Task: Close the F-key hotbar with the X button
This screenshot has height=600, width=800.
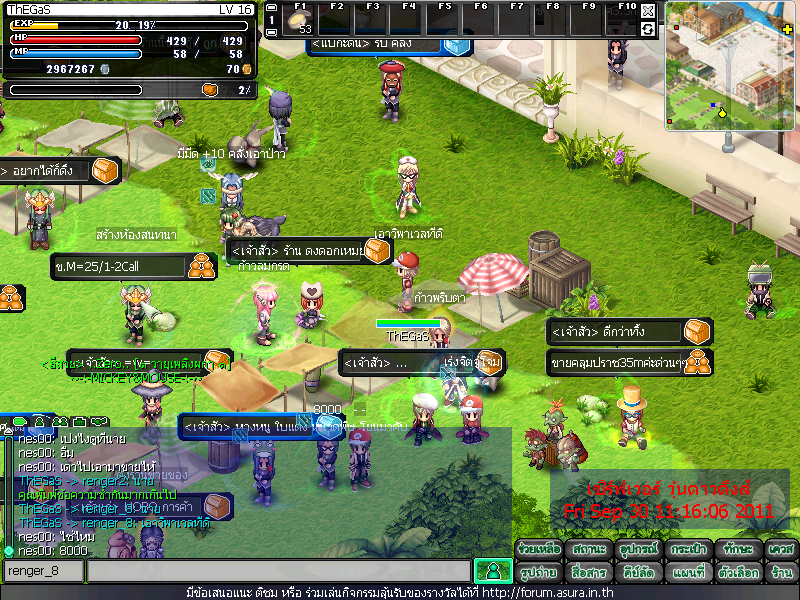Action: click(648, 12)
